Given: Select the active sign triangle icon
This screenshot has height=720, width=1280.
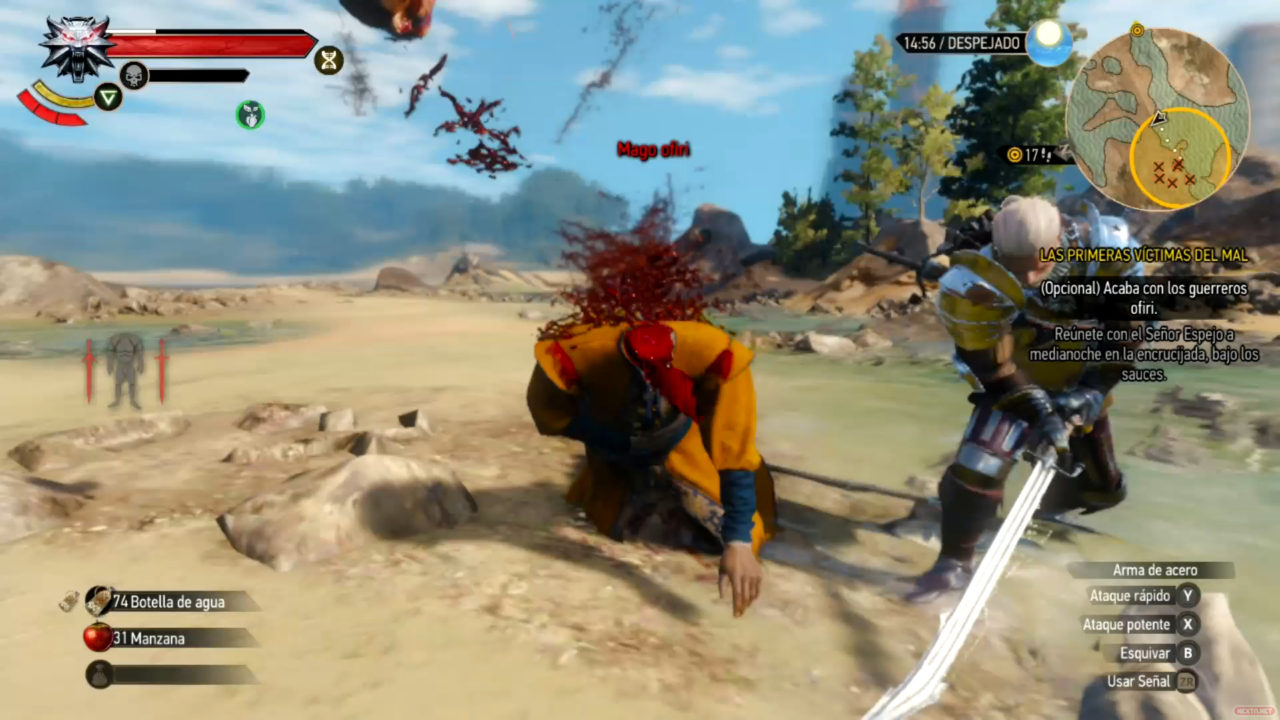Looking at the screenshot, I should pos(108,96).
